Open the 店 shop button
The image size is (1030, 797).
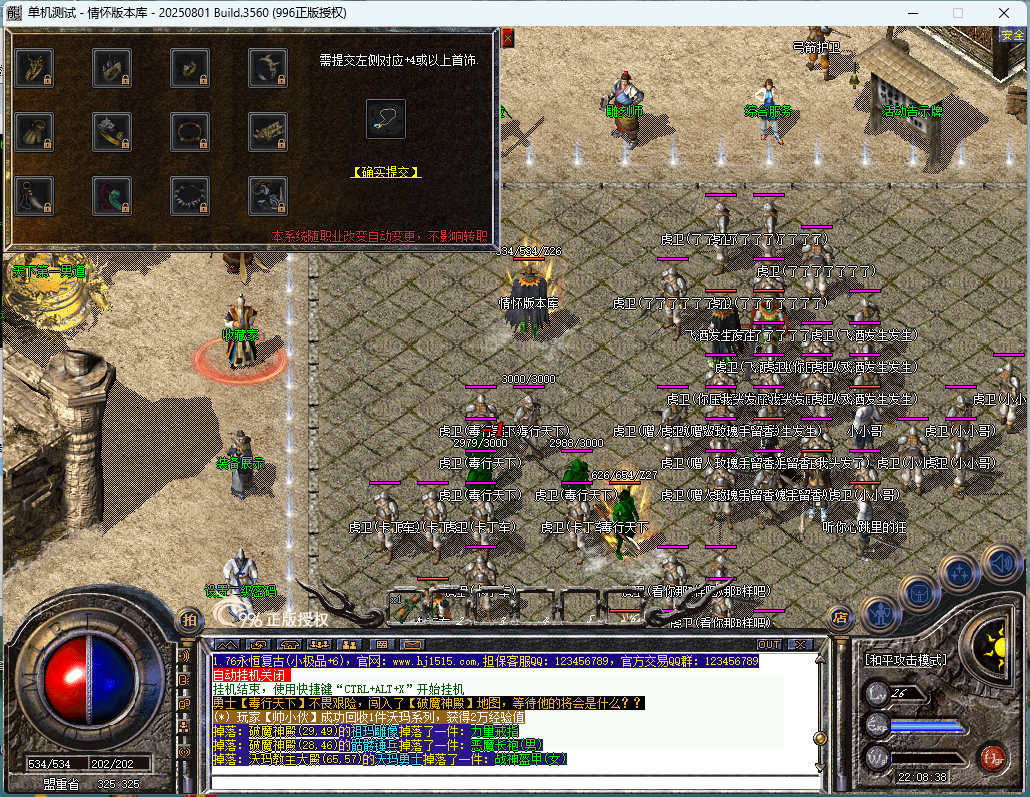(x=840, y=618)
